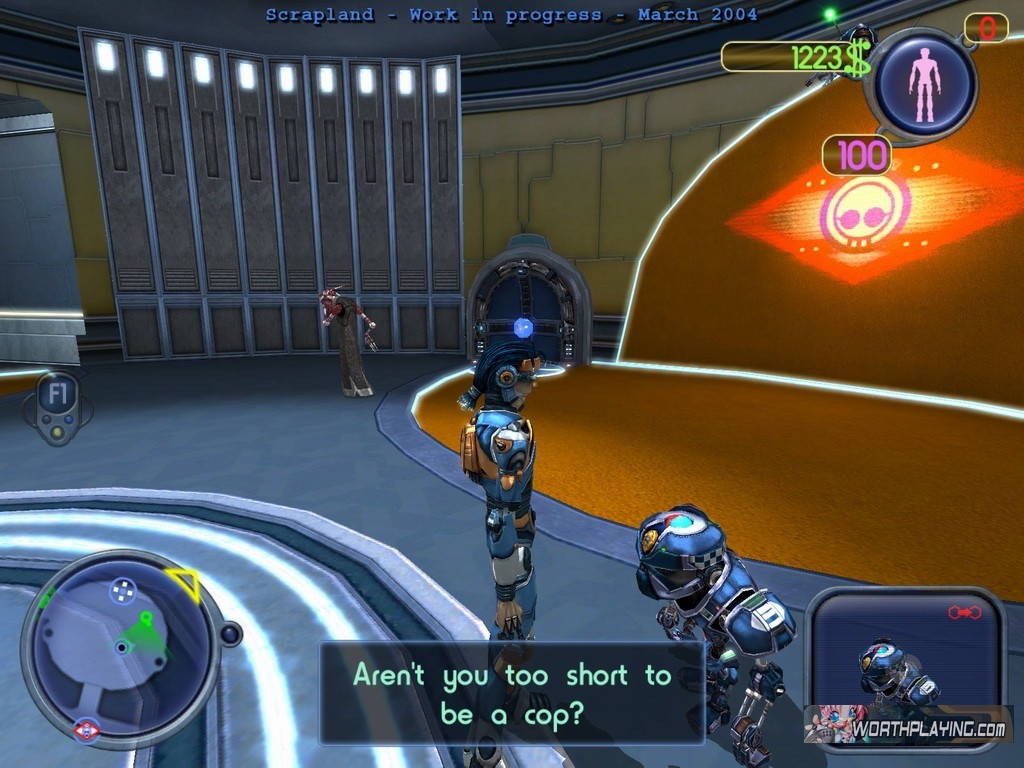Open the pink body status indicator
Viewport: 1024px width, 768px height.
(x=925, y=84)
